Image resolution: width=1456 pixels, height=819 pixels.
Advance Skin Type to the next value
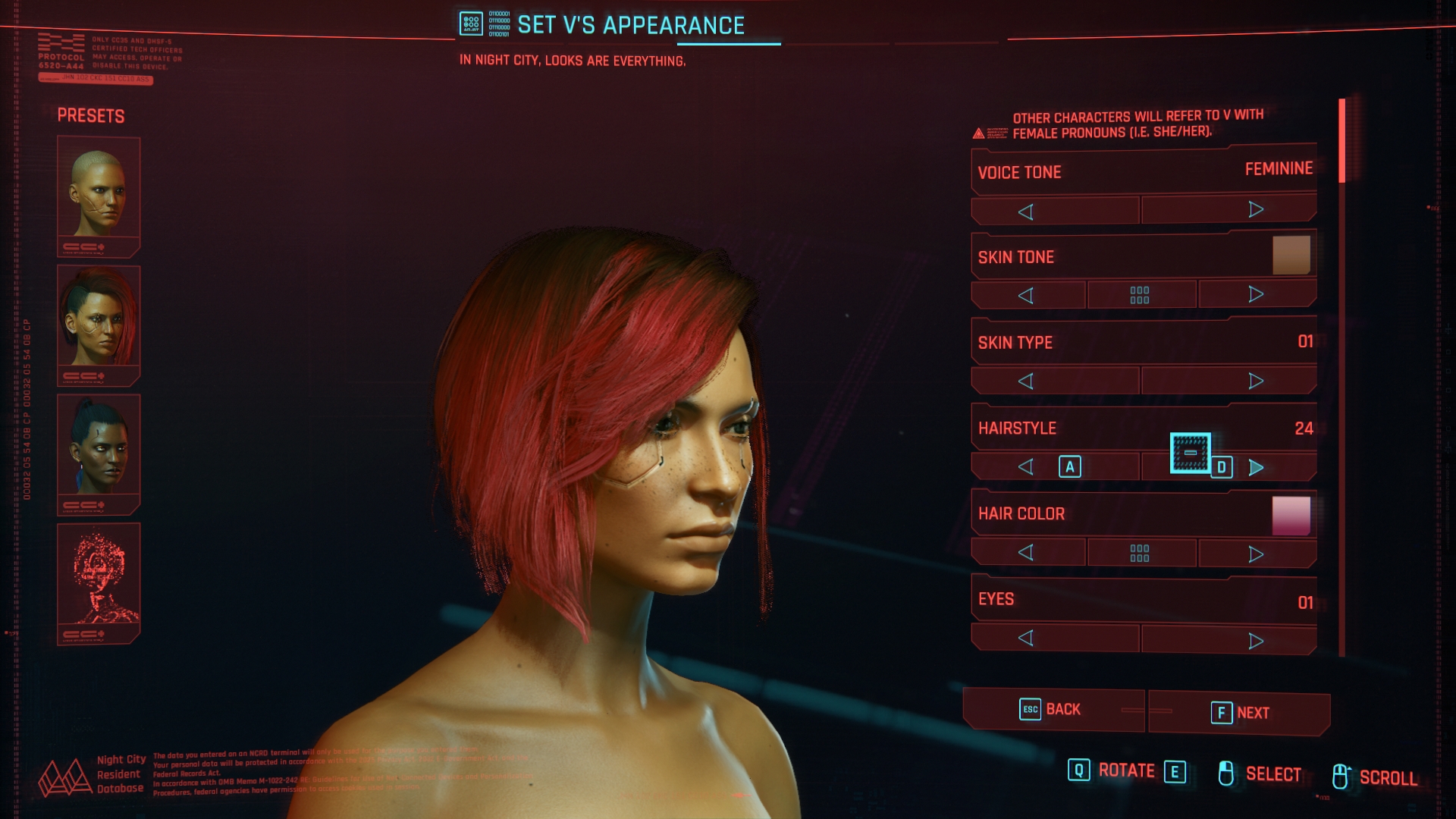tap(1256, 381)
